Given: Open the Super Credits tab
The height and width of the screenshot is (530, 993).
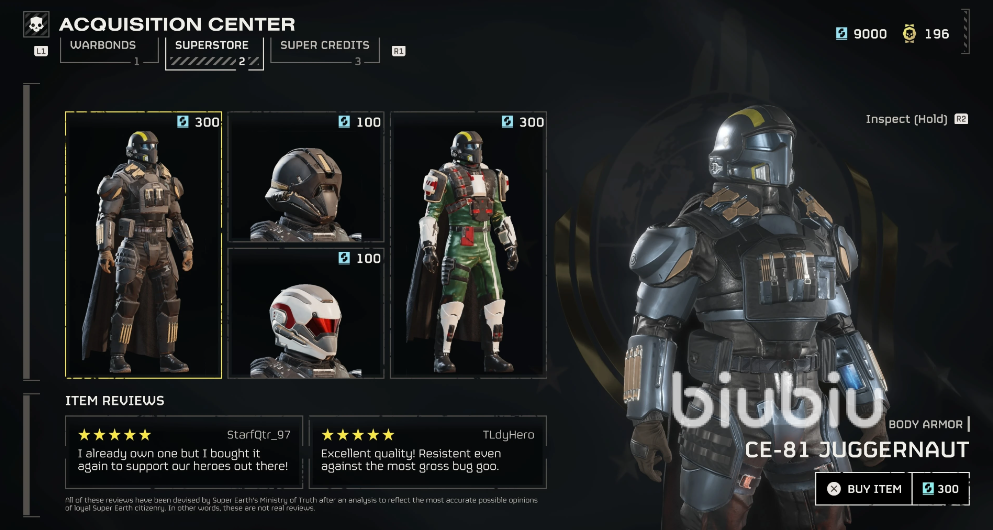Looking at the screenshot, I should pyautogui.click(x=324, y=46).
